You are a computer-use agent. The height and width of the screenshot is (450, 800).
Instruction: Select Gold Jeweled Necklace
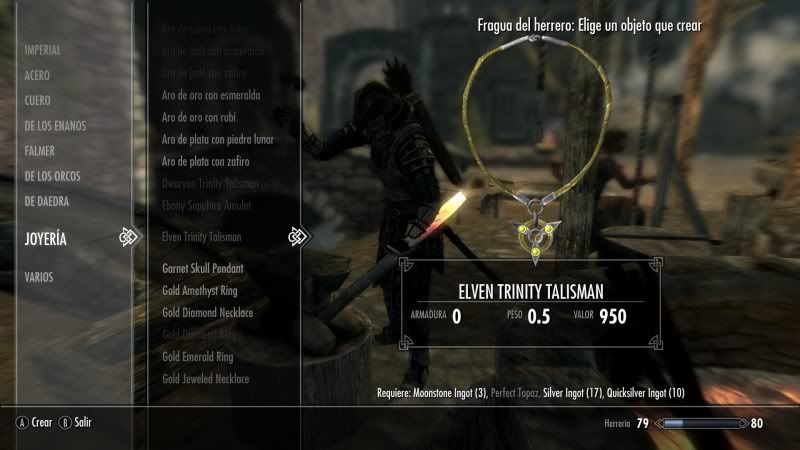coord(205,379)
